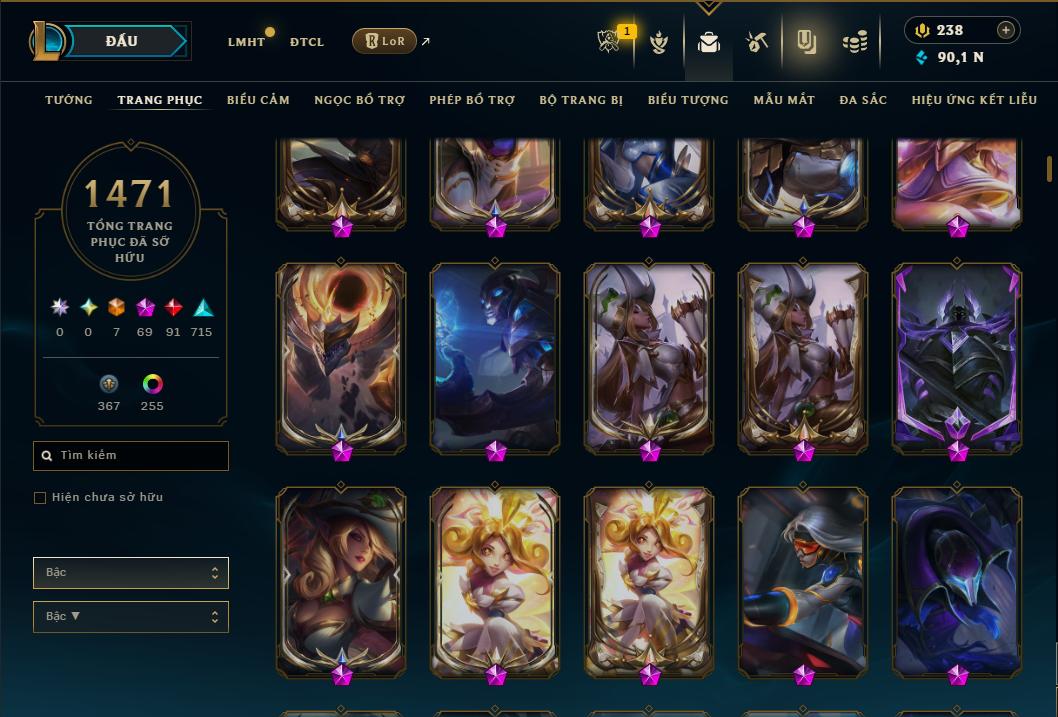The image size is (1058, 717).
Task: Click the ĐẤU play button
Action: (x=120, y=41)
